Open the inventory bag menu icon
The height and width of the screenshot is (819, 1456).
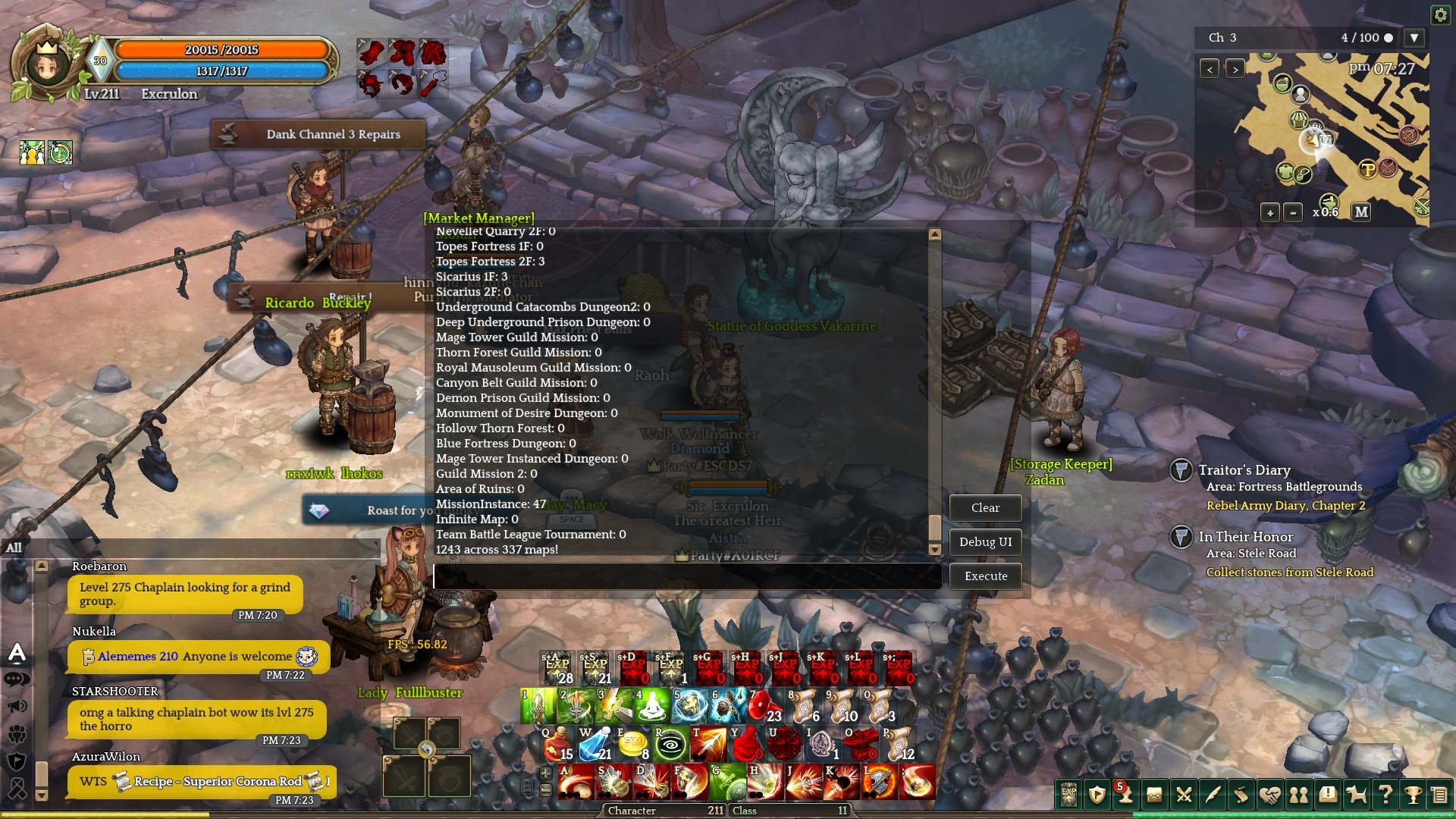tap(1154, 795)
